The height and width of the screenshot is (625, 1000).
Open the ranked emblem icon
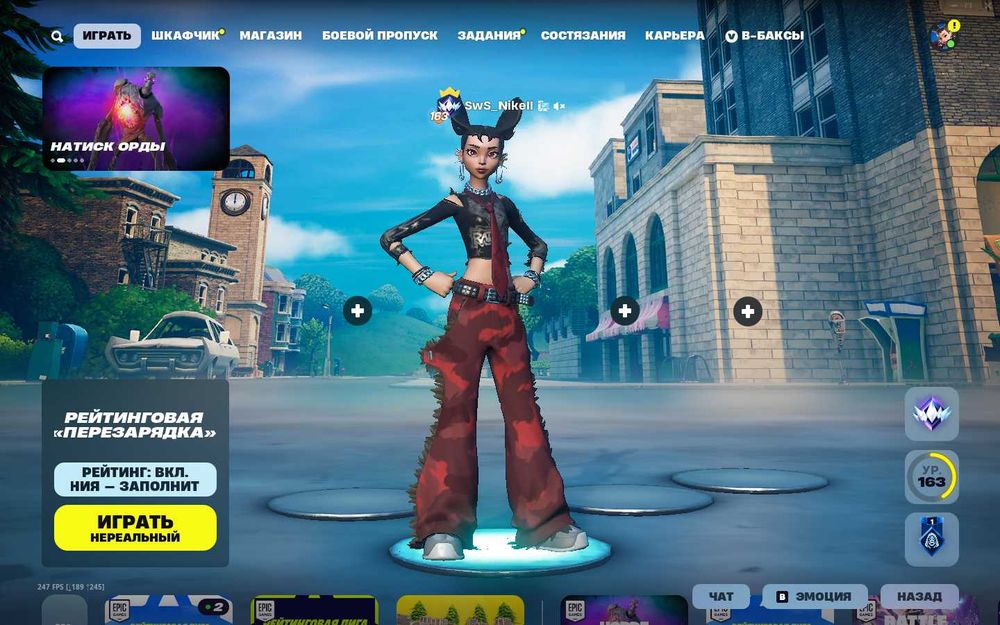click(x=931, y=414)
